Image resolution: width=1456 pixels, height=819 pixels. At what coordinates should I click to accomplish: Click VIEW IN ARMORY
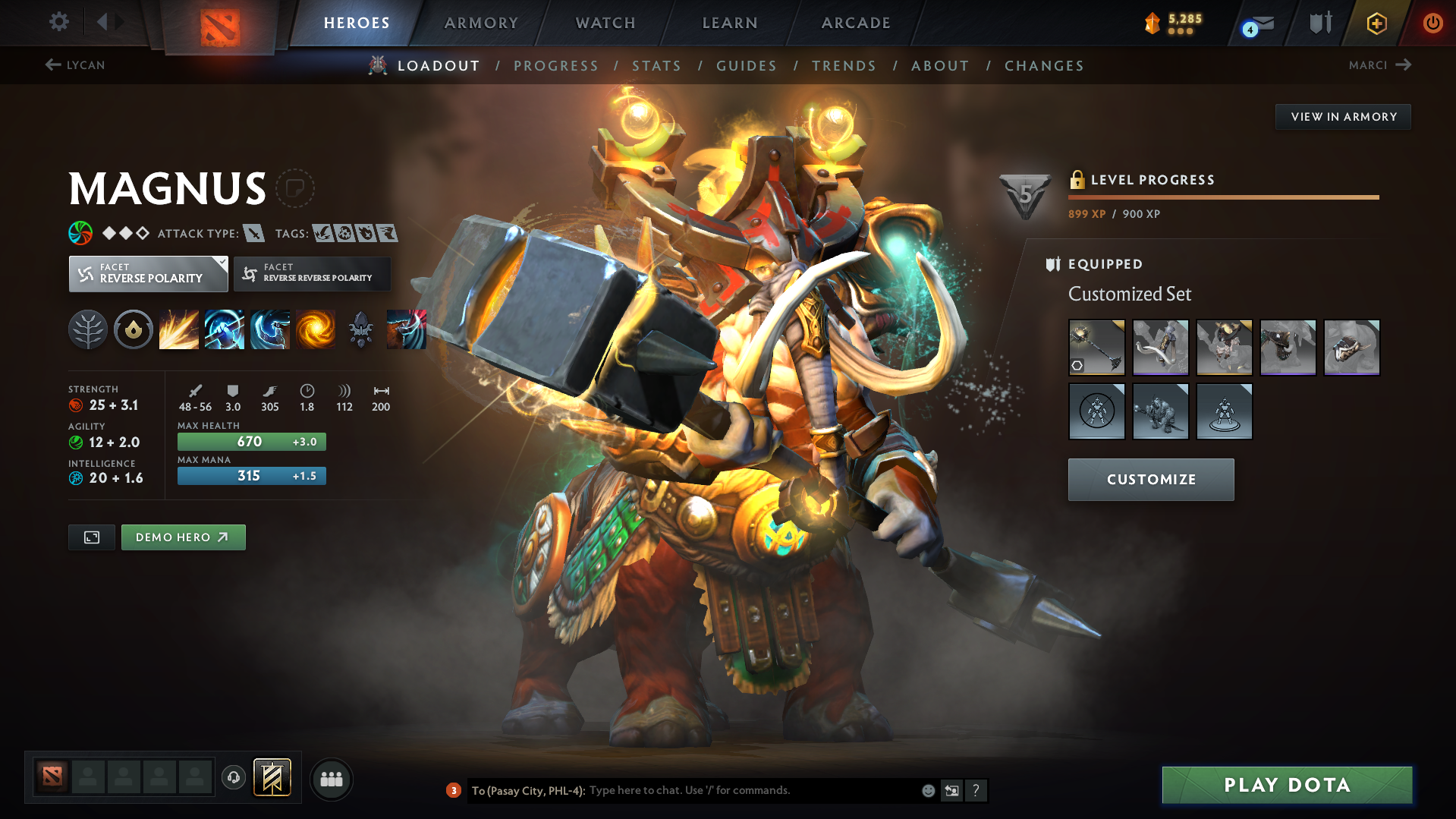click(1343, 116)
